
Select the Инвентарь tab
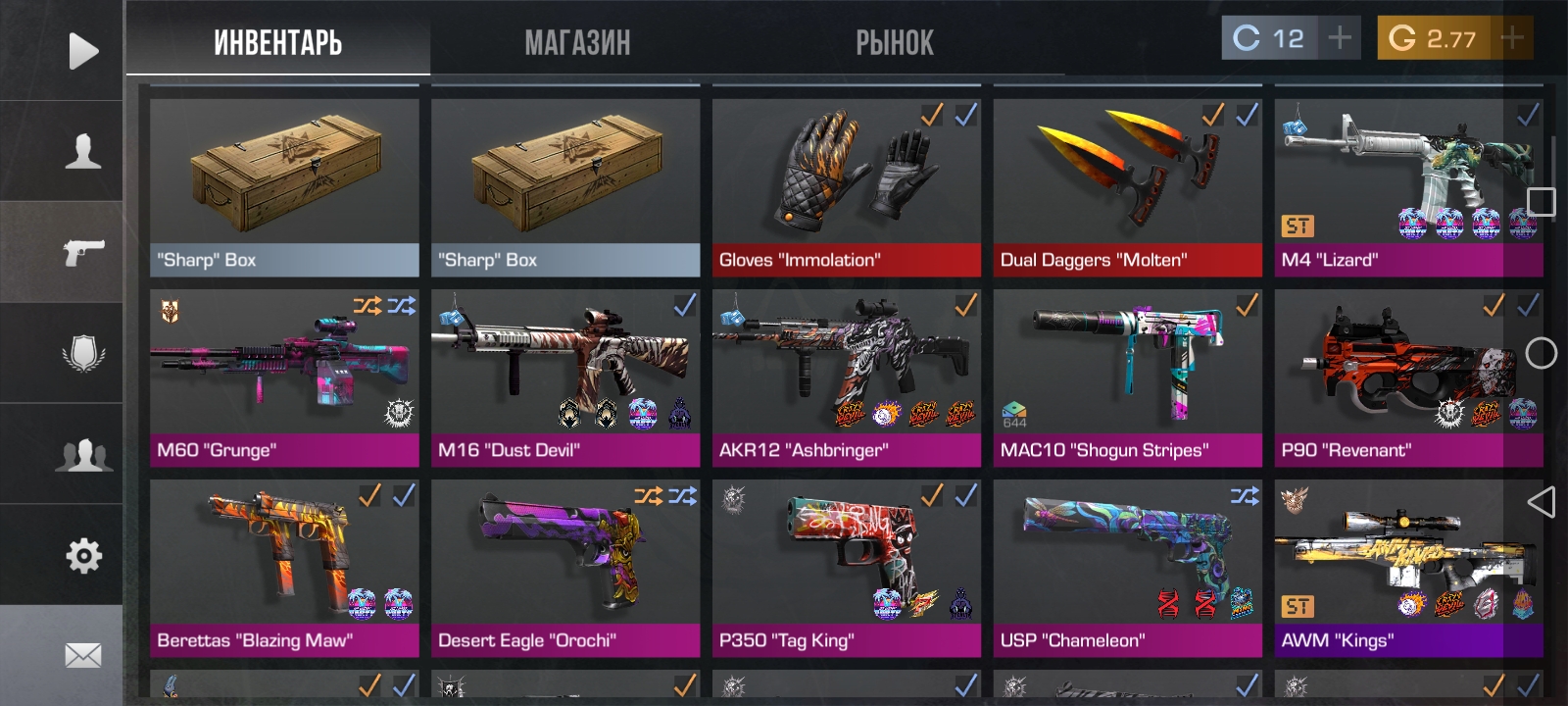(278, 43)
